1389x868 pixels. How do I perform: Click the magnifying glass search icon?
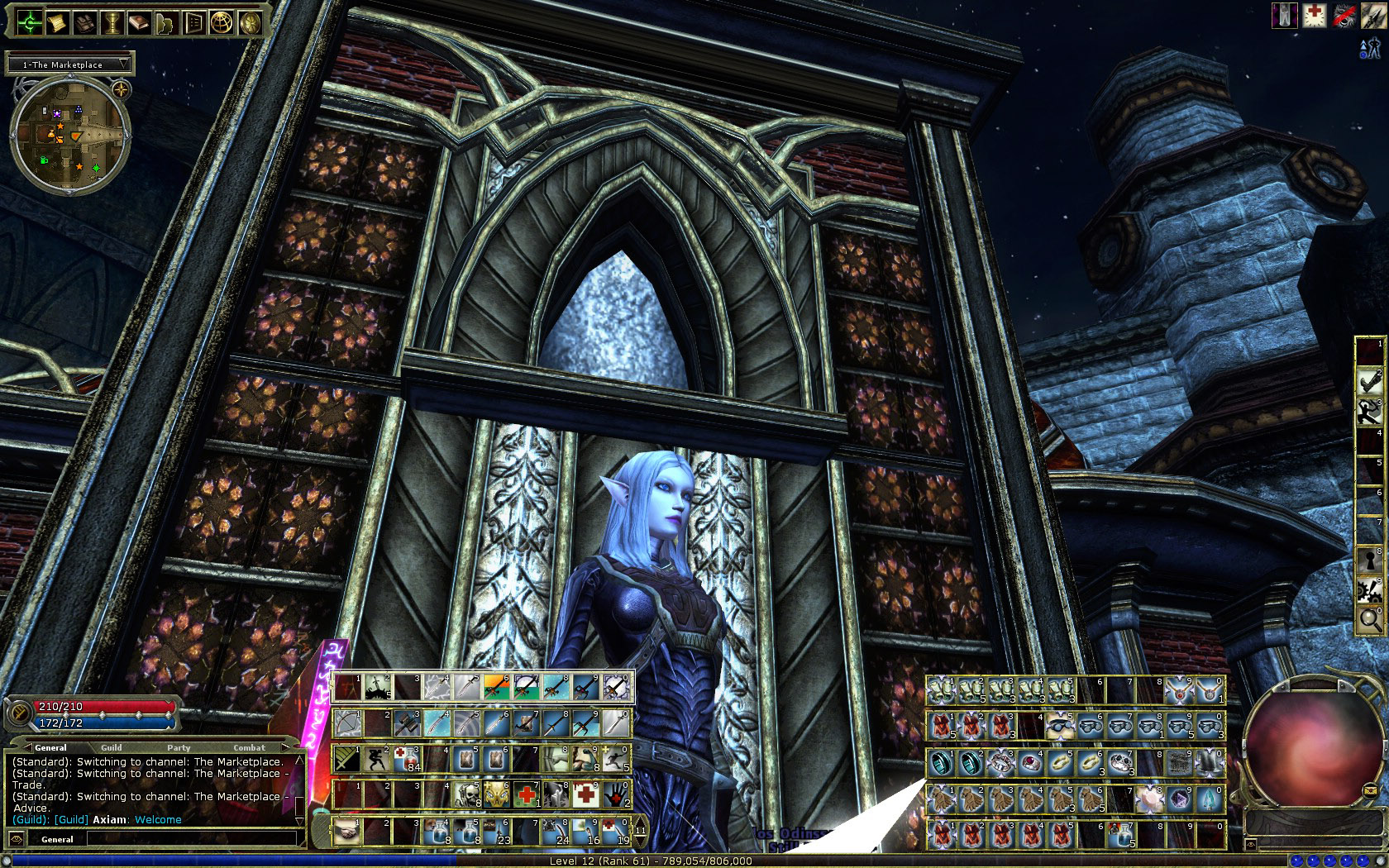click(x=1369, y=618)
